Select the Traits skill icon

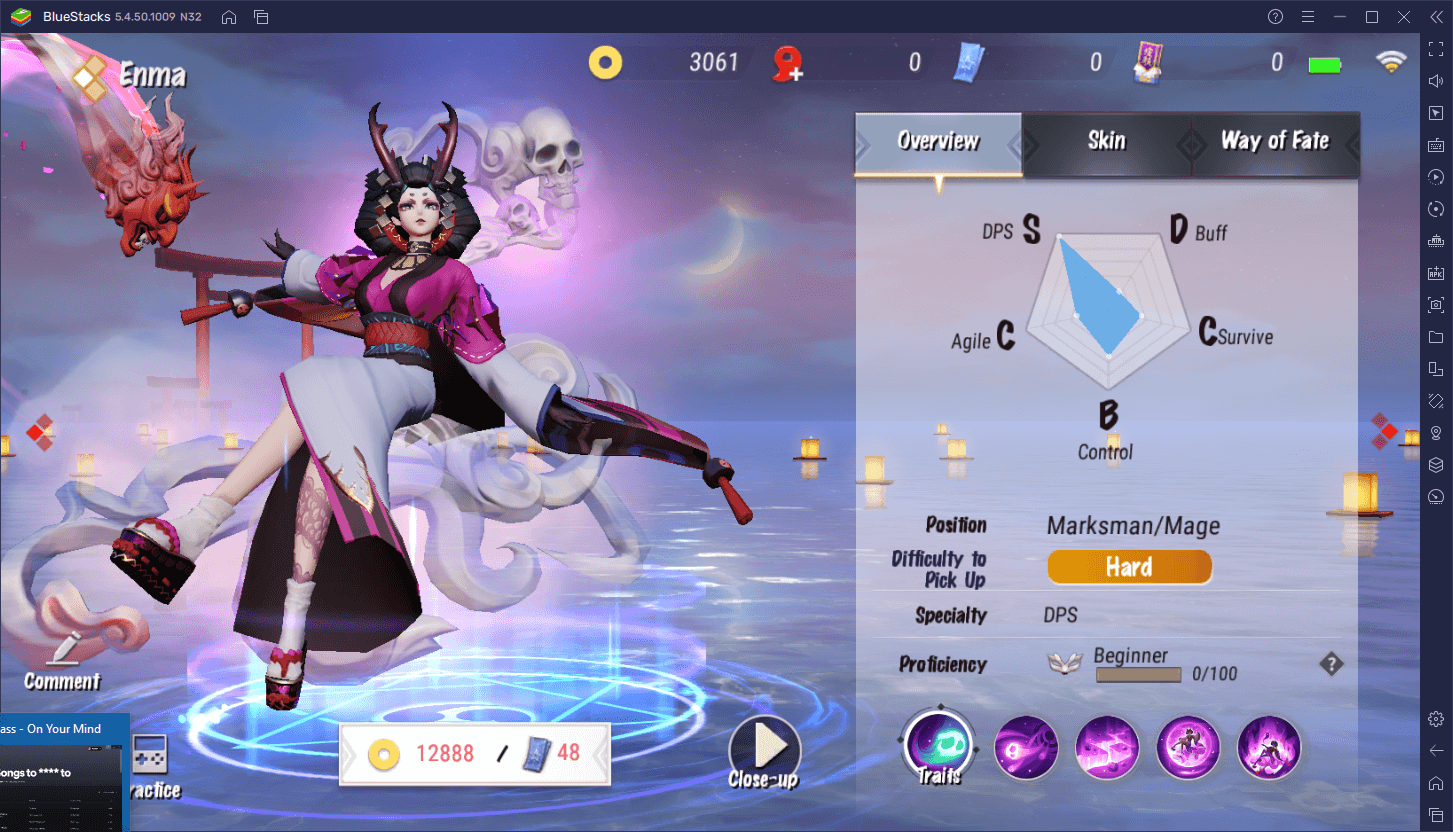tap(938, 745)
